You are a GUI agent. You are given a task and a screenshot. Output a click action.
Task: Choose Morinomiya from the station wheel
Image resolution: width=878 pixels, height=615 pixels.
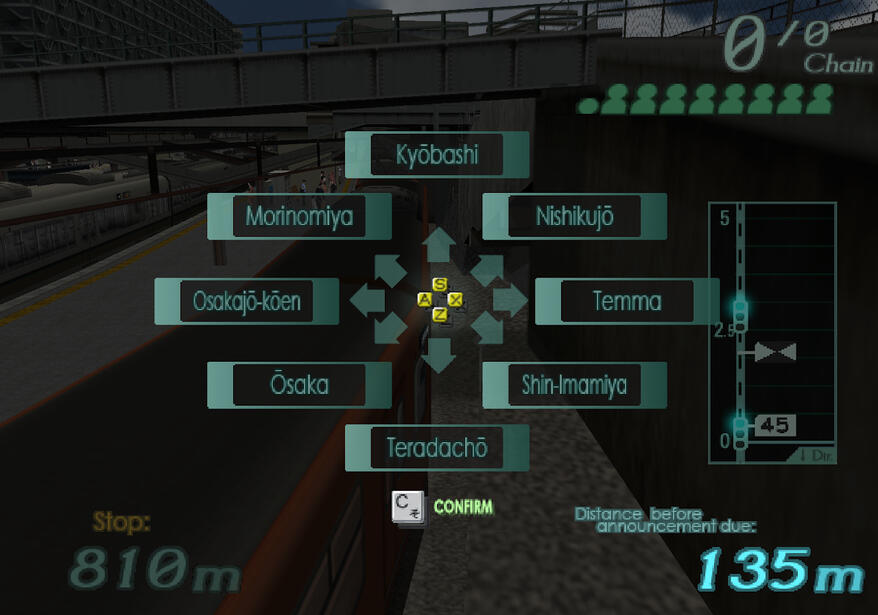299,216
